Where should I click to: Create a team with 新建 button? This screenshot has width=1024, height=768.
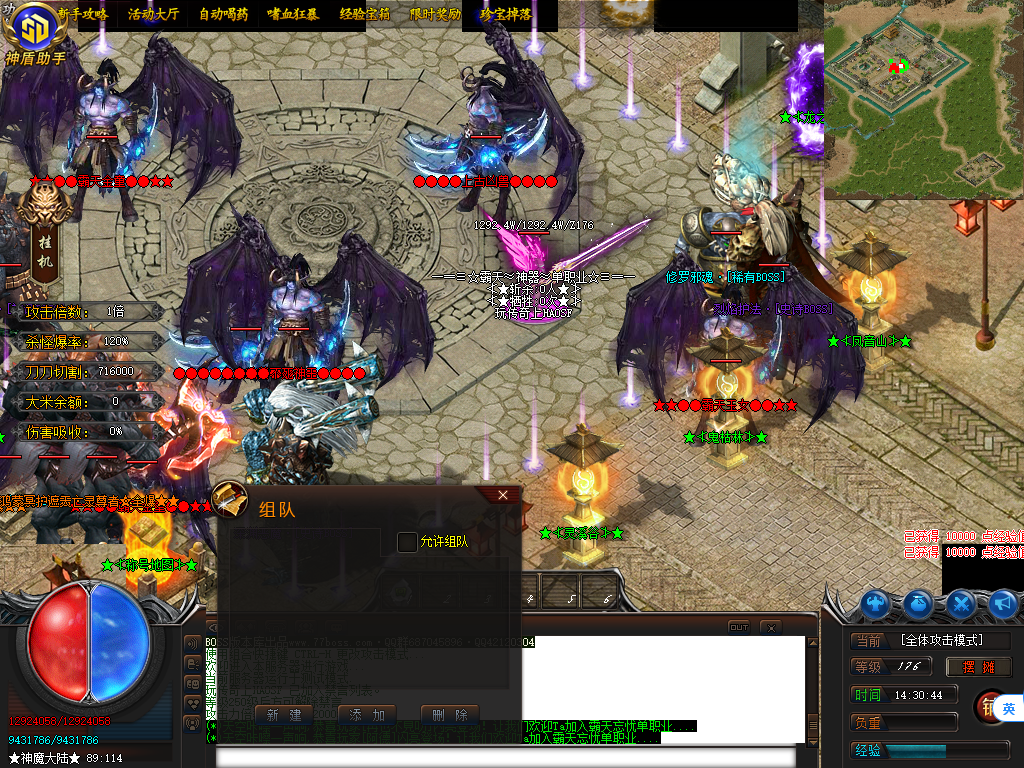(x=284, y=715)
